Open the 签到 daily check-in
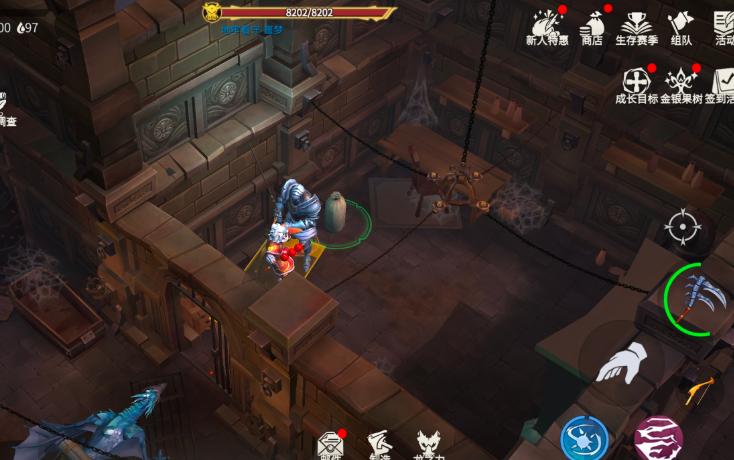734x460 pixels. (722, 84)
